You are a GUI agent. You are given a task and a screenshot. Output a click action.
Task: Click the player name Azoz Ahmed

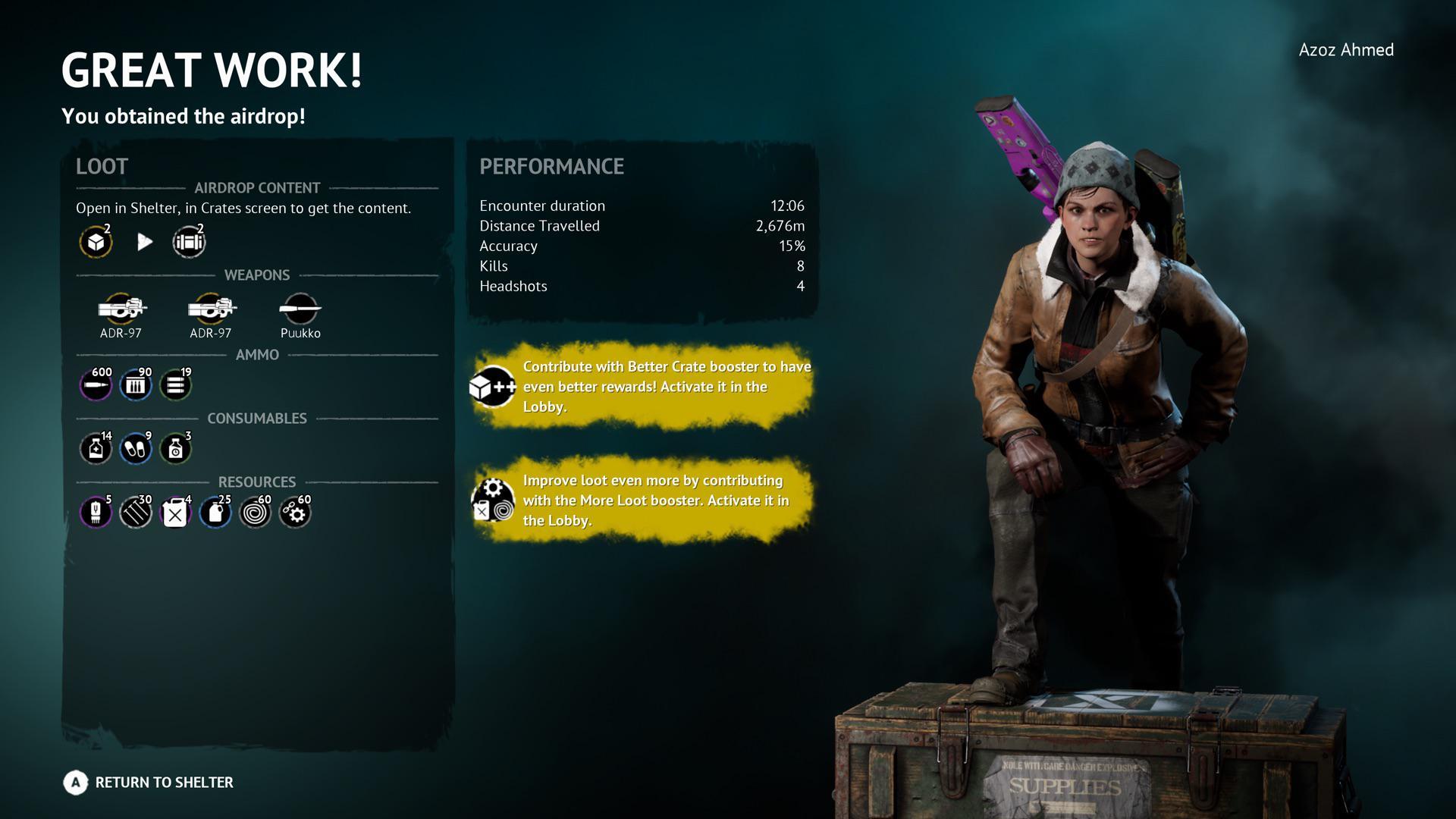point(1346,50)
